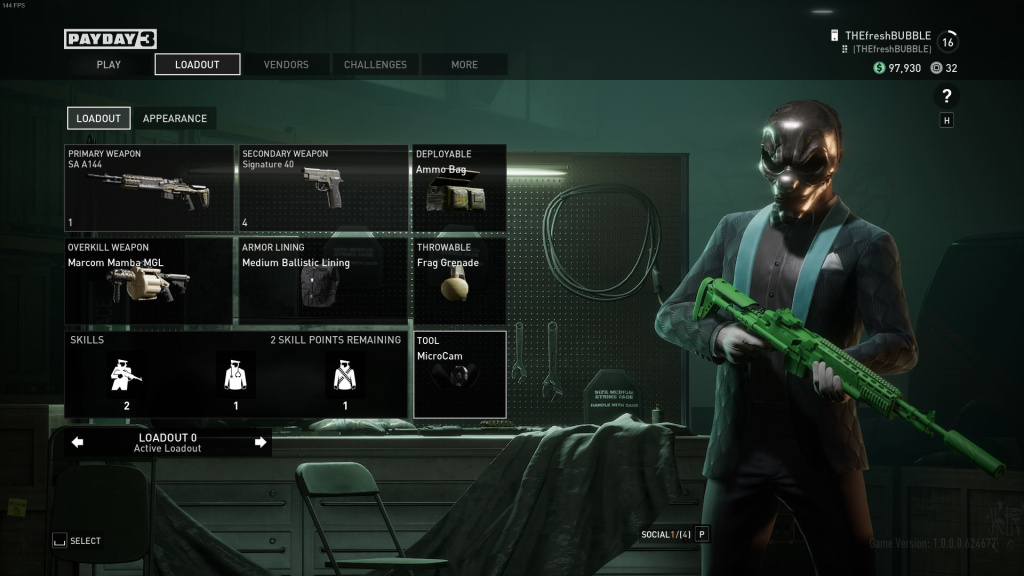The height and width of the screenshot is (576, 1024).
Task: Choose the Signature 40 secondary weapon slot
Action: point(323,188)
